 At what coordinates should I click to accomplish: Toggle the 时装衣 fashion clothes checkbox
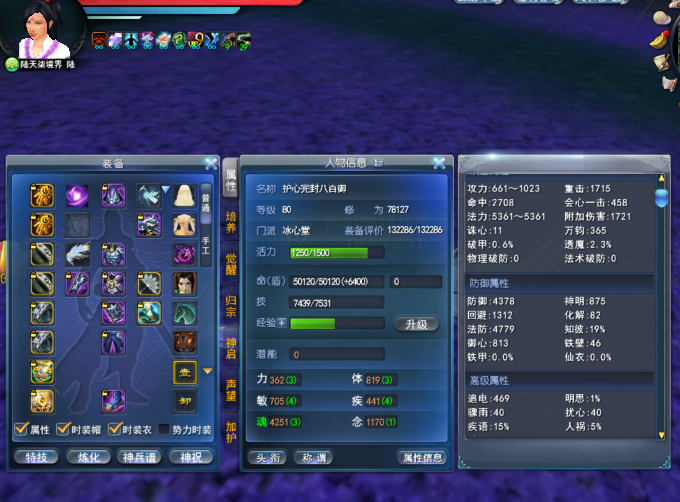116,431
